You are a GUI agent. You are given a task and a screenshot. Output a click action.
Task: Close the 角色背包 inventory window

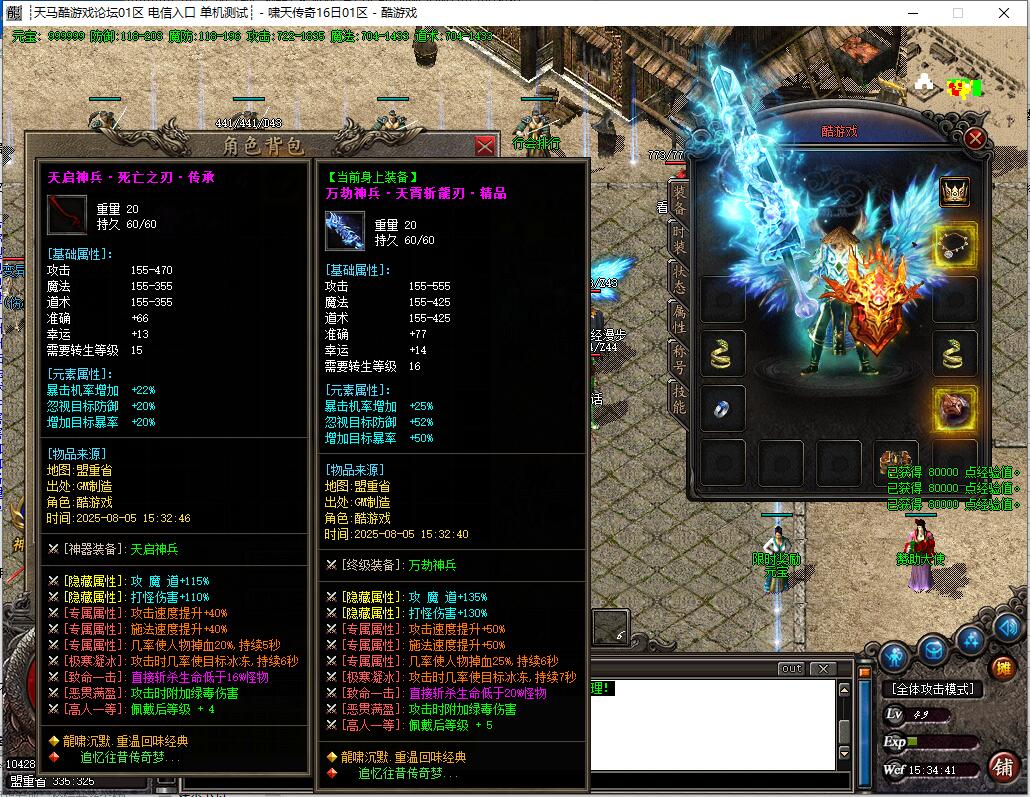(x=485, y=146)
